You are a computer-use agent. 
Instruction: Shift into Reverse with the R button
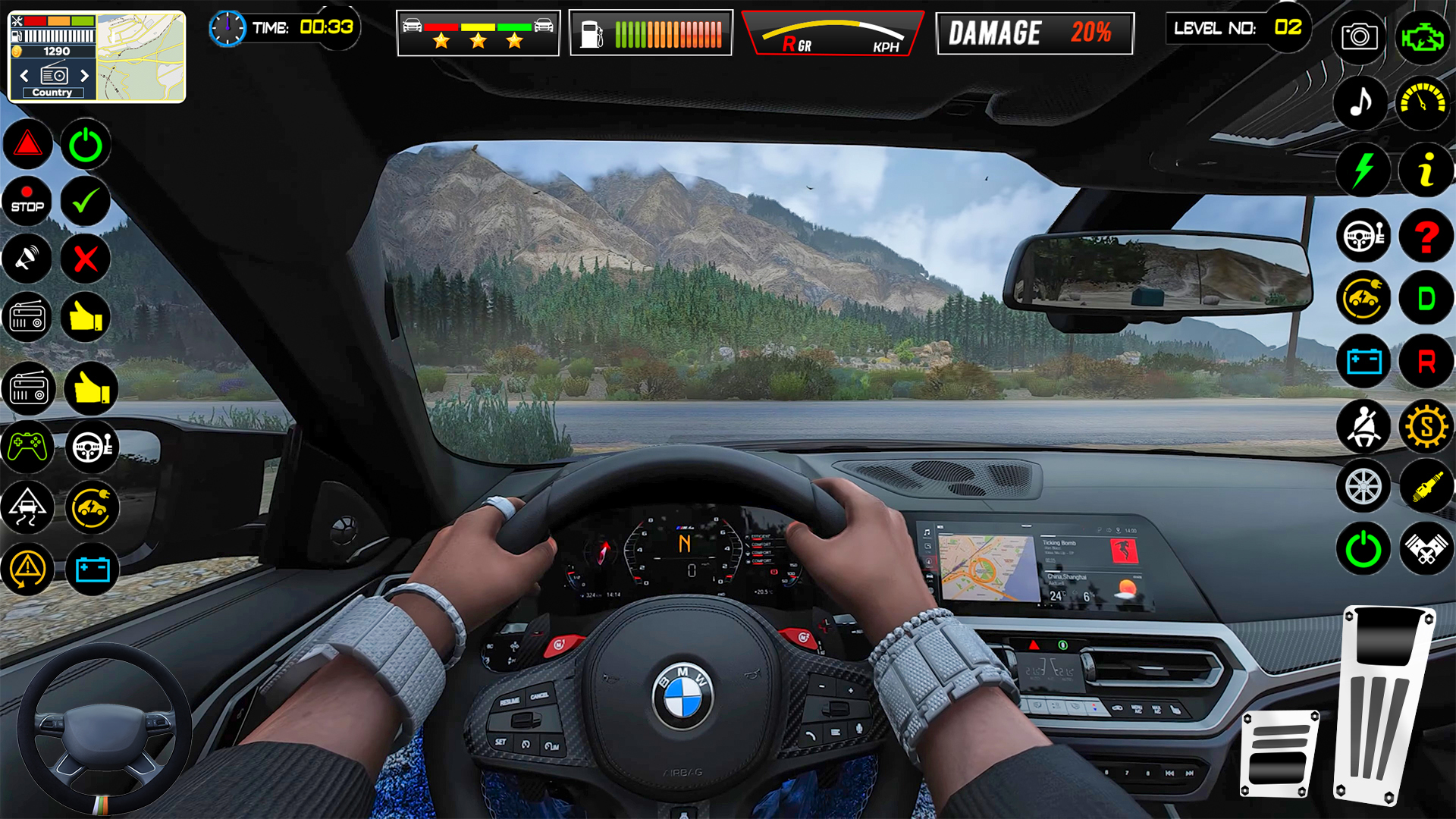click(x=1426, y=362)
